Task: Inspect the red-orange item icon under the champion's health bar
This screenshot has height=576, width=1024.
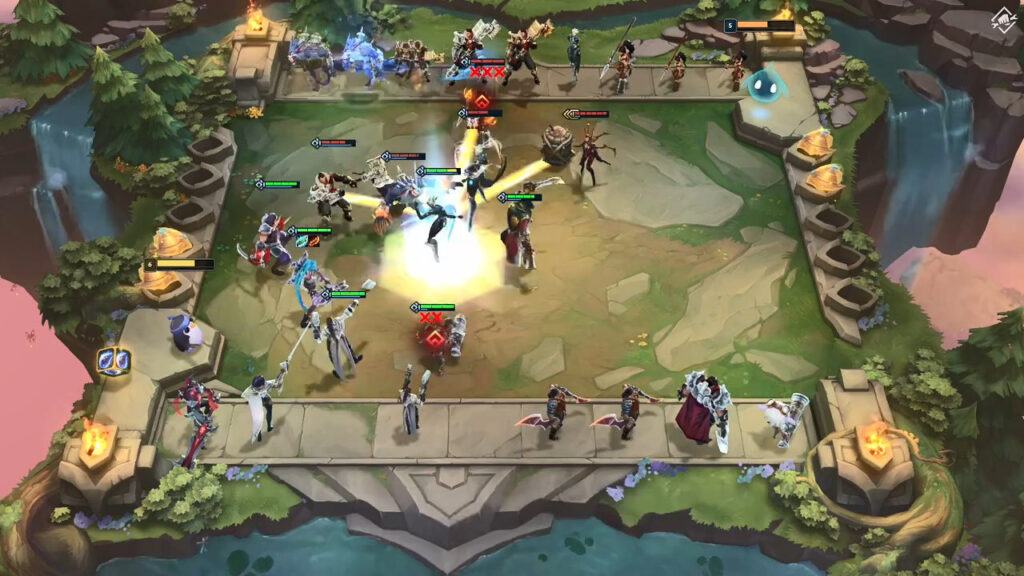Action: (314, 241)
